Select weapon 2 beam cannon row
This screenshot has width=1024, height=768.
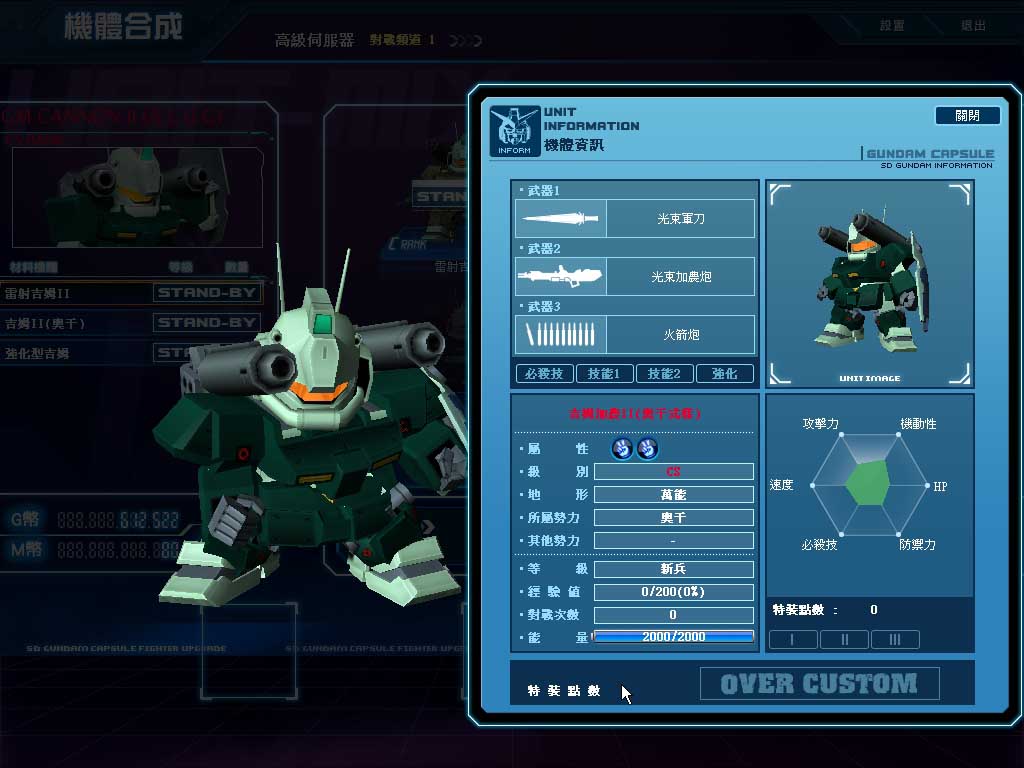[x=635, y=276]
